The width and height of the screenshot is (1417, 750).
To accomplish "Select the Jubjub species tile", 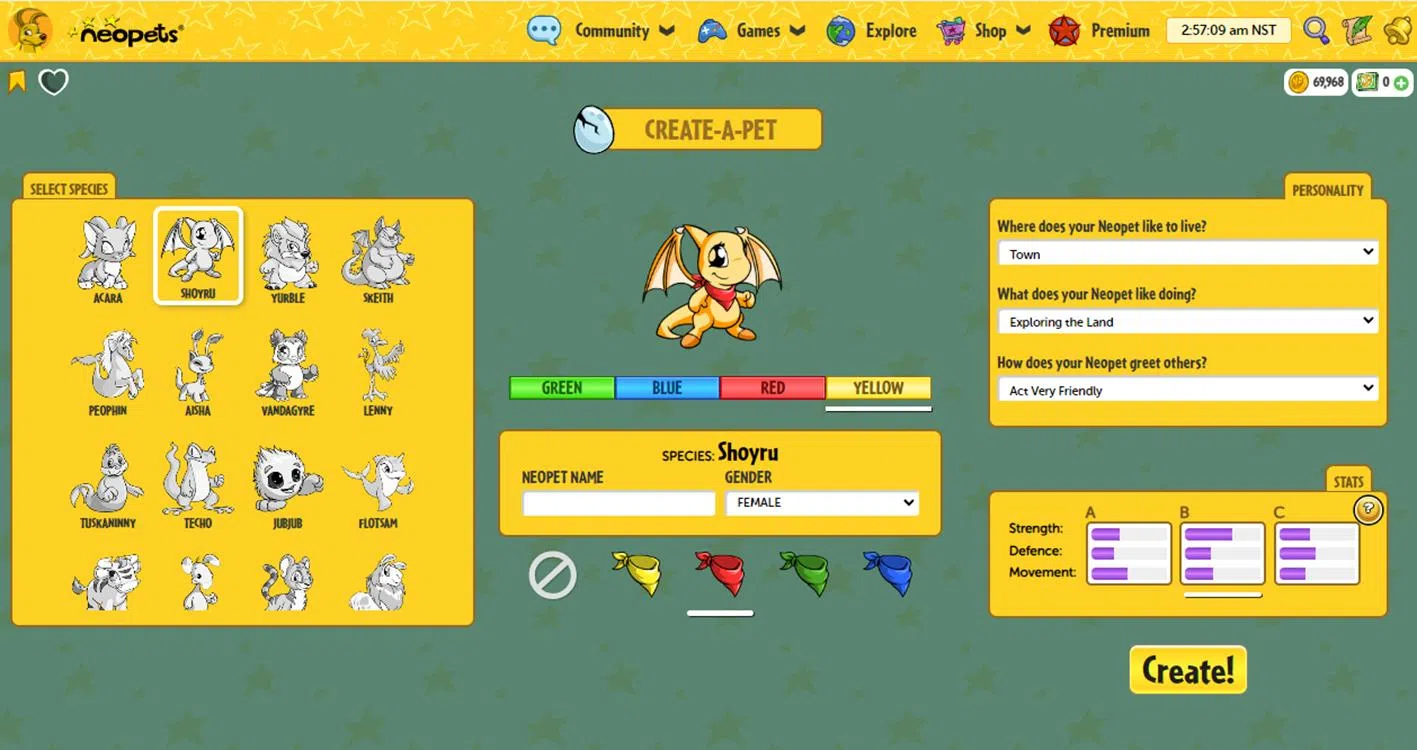I will click(x=288, y=484).
